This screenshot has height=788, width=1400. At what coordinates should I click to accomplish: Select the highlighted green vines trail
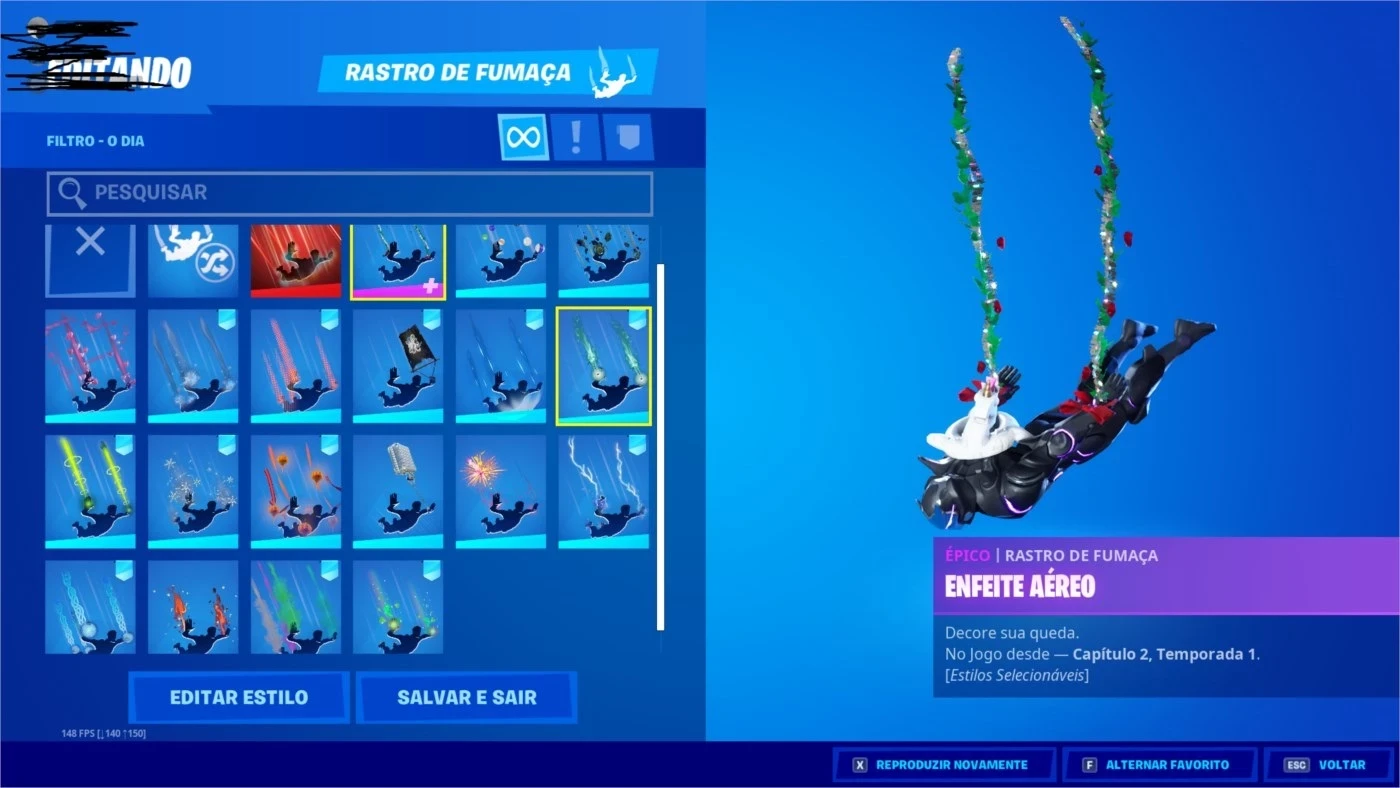(x=605, y=364)
